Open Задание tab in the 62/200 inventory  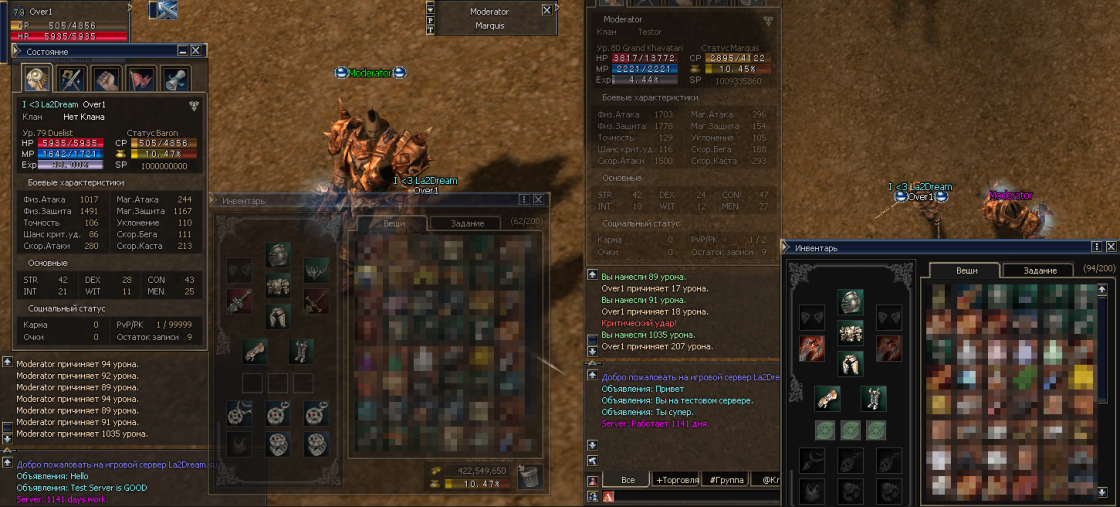(467, 223)
